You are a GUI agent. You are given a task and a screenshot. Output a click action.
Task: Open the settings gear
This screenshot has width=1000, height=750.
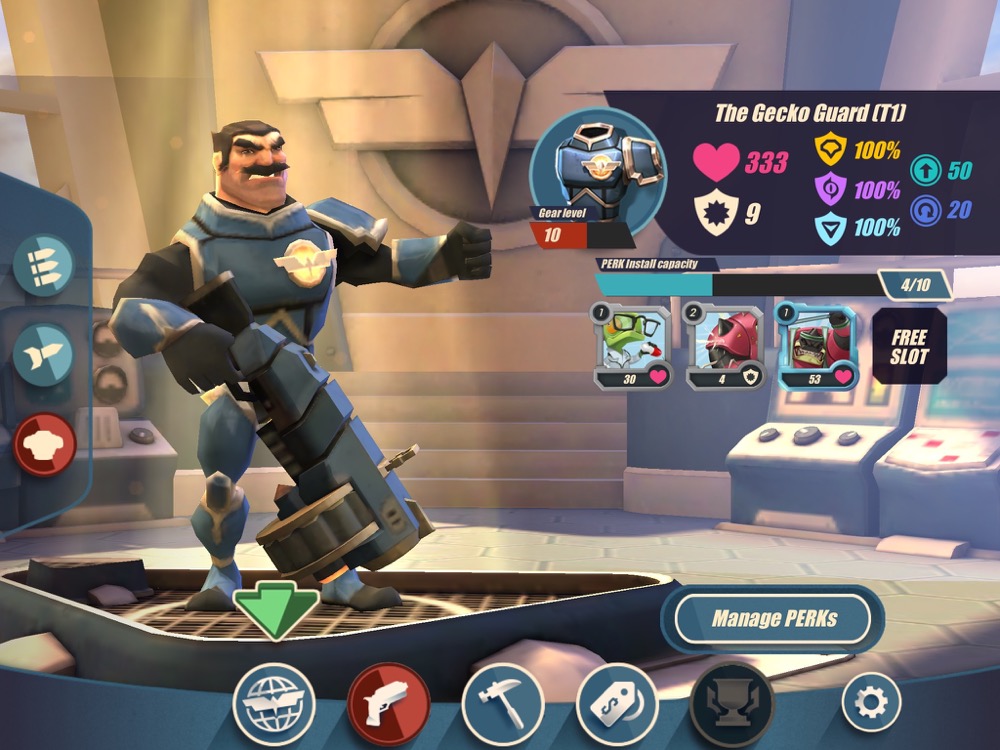tap(871, 701)
